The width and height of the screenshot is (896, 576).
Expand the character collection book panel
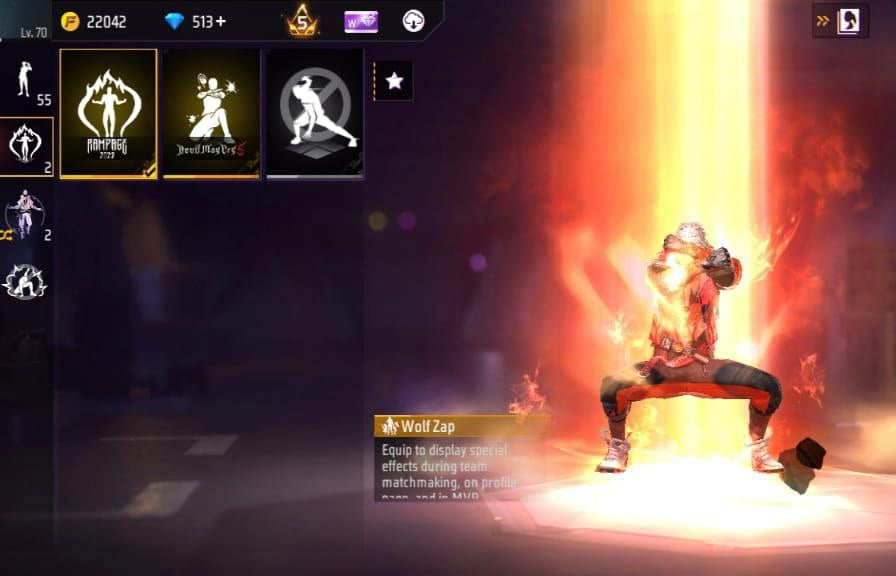(840, 21)
